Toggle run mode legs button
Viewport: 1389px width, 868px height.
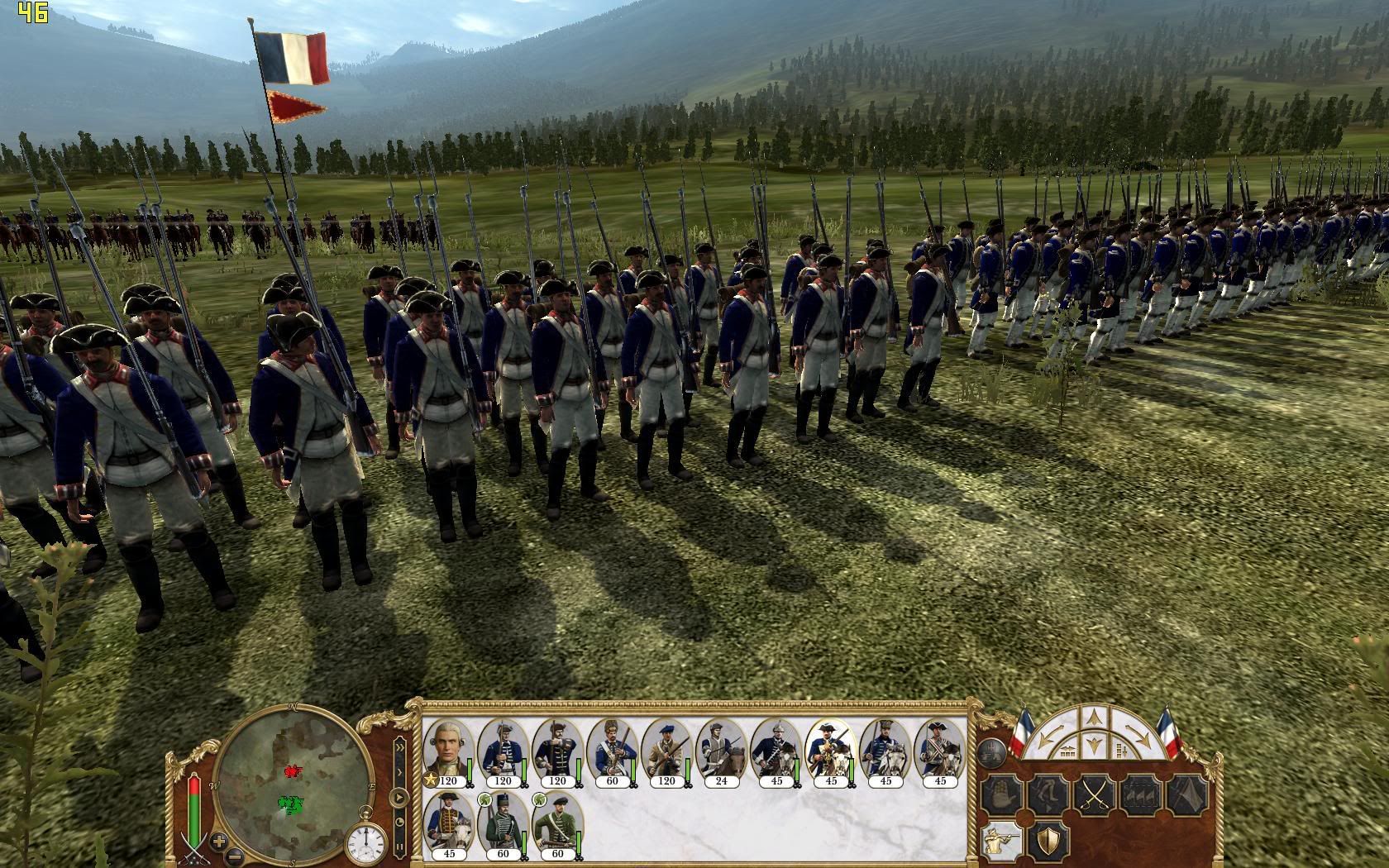pos(1047,795)
